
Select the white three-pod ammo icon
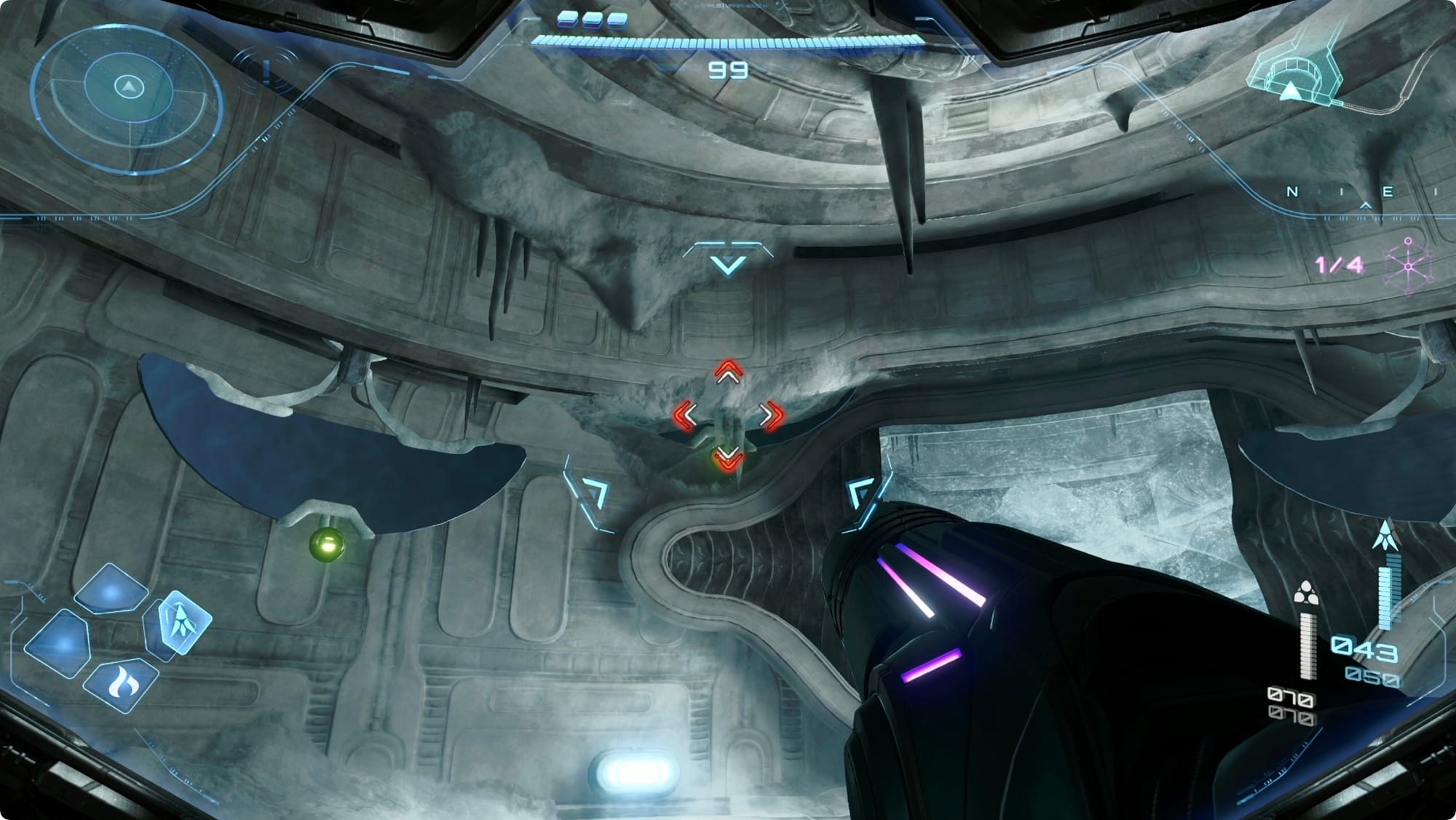[x=1307, y=593]
